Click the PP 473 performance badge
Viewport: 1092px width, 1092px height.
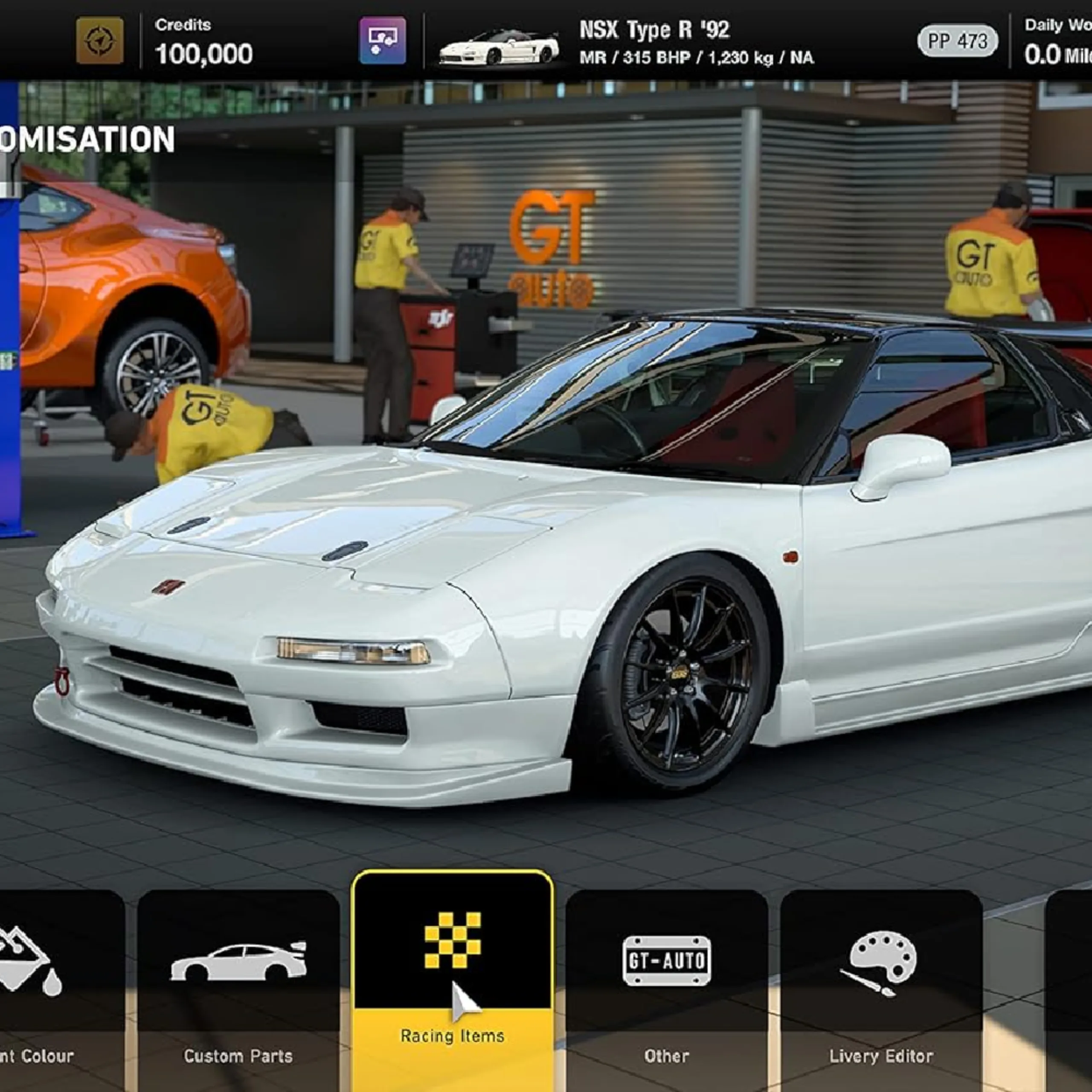(958, 41)
